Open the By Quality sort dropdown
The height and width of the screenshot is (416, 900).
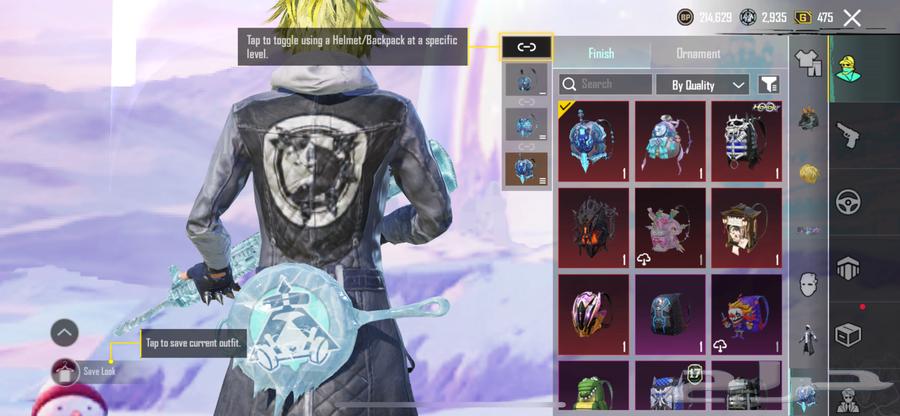702,85
